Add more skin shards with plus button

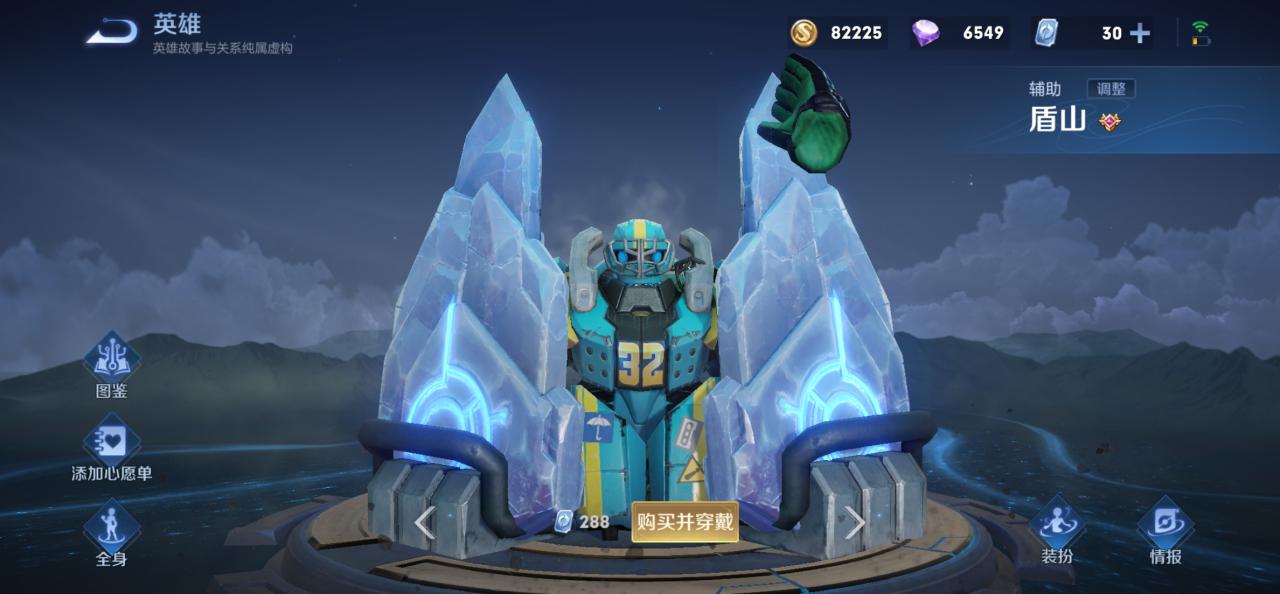click(x=1140, y=33)
